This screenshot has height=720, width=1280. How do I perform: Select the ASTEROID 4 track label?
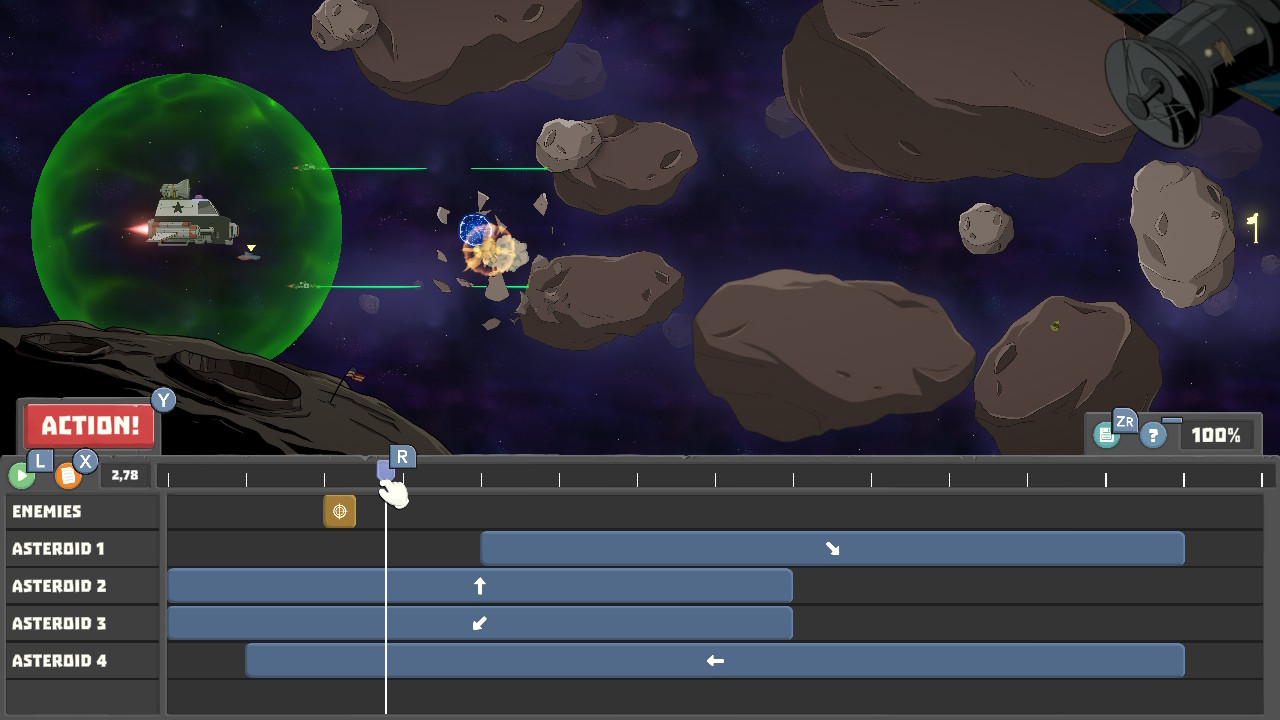(82, 660)
